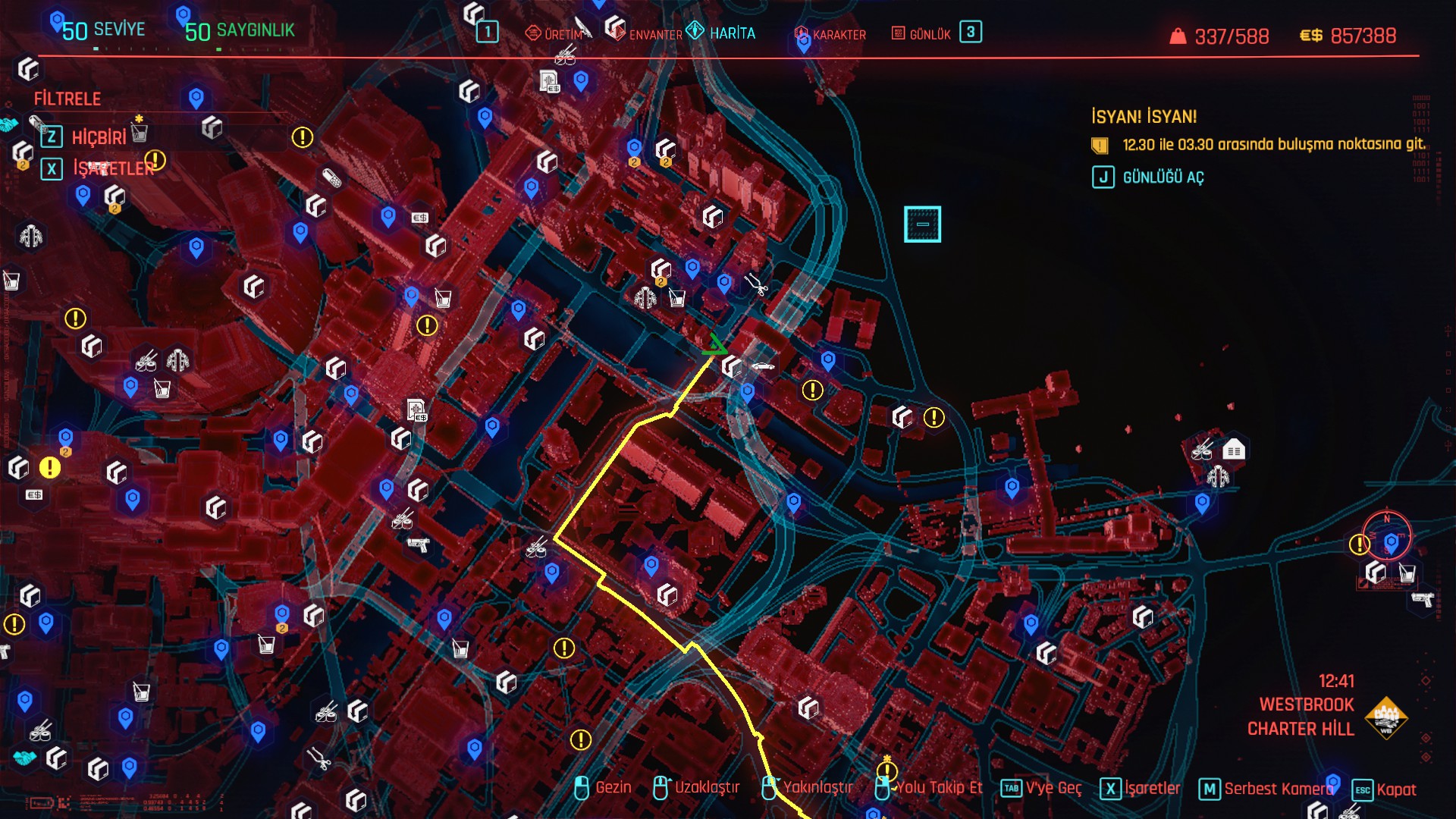Click the solid yellow exclamation quest marker
1456x819 pixels.
(x=50, y=468)
